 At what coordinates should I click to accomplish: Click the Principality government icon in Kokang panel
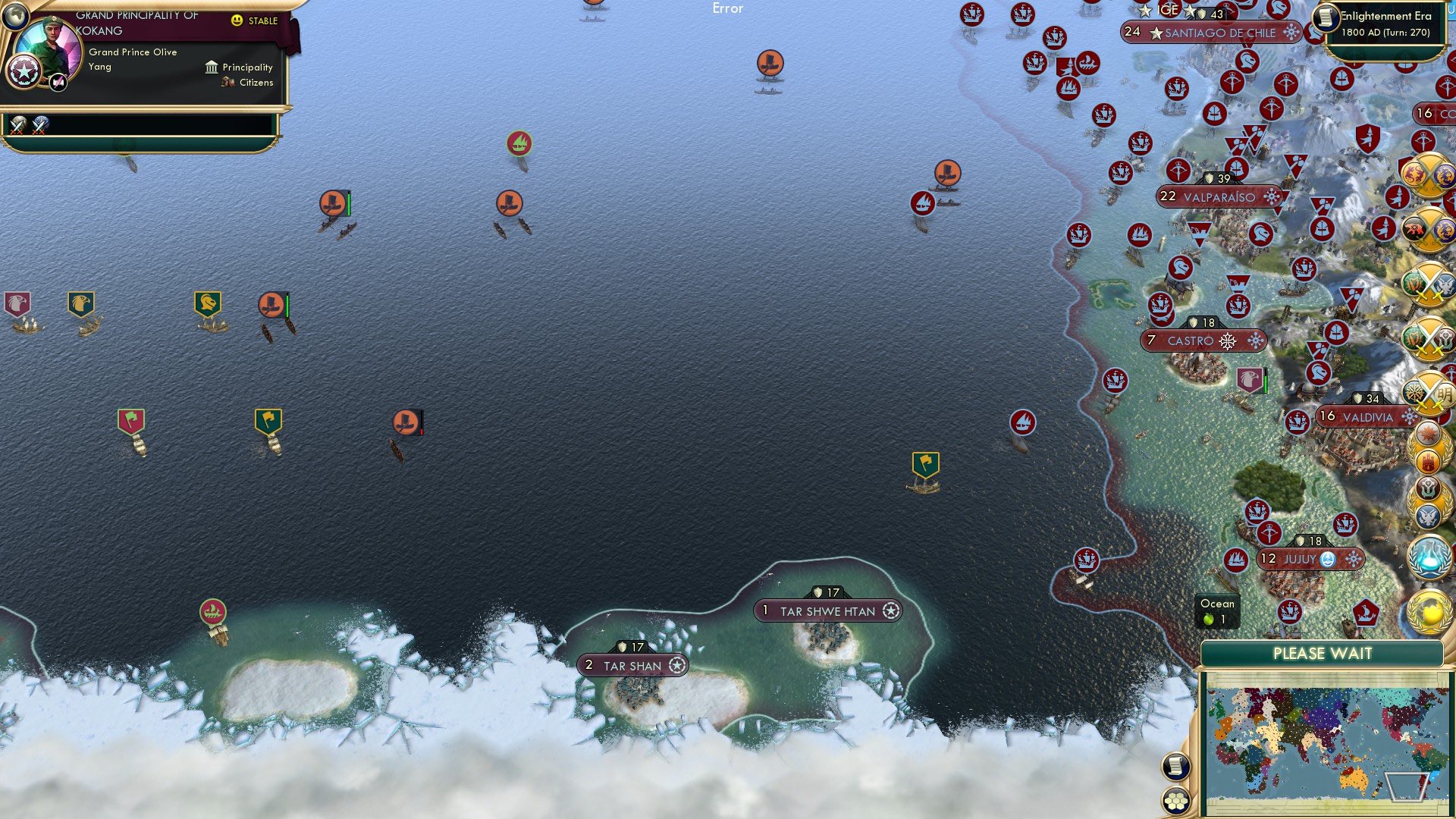(212, 67)
